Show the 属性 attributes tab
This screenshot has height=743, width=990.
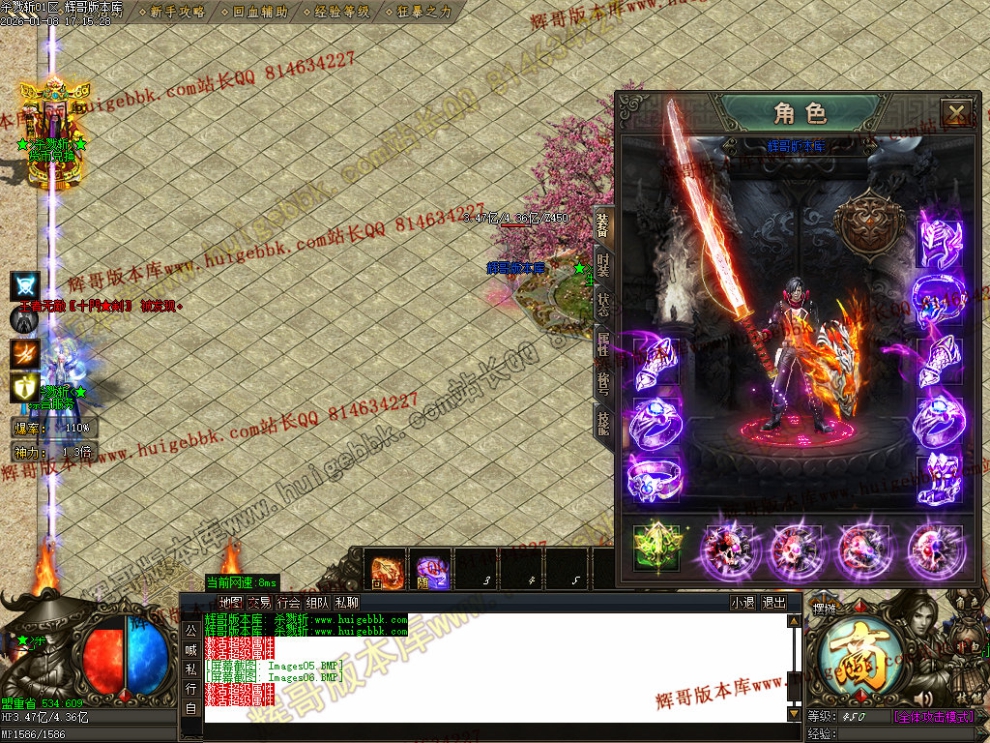603,344
